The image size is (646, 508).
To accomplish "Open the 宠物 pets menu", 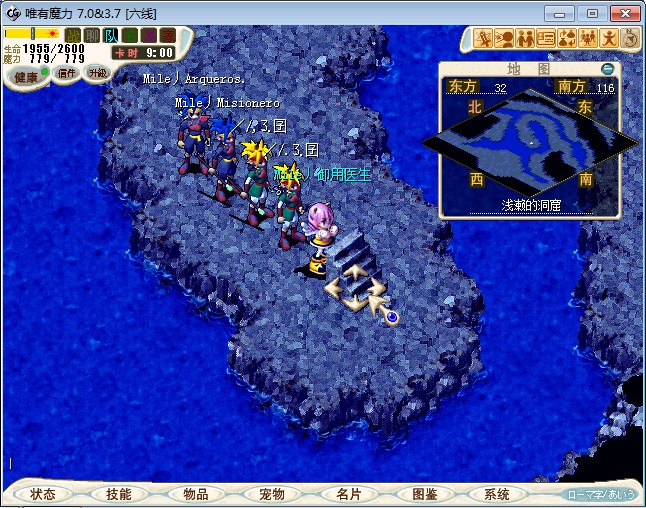I will tap(271, 494).
